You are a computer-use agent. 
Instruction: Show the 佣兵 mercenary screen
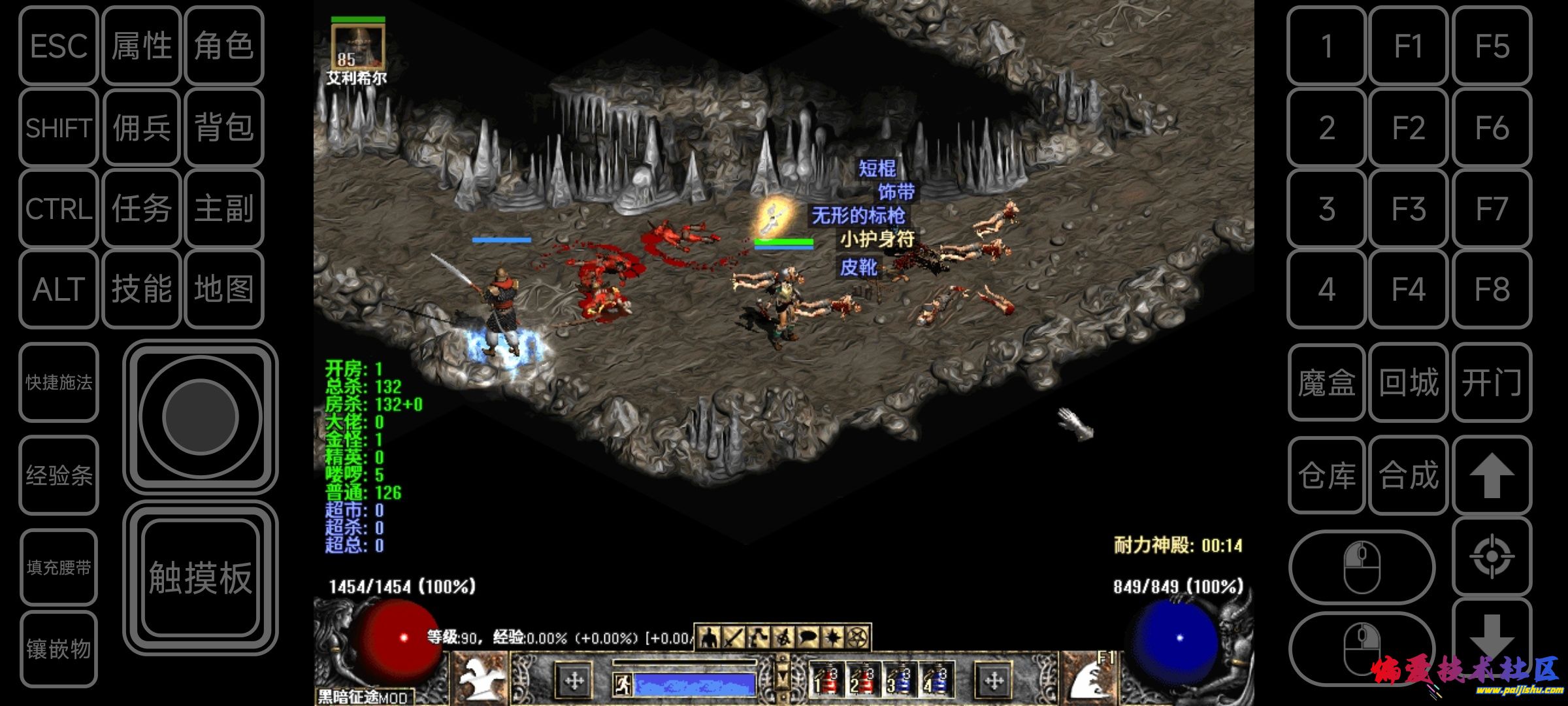(x=141, y=127)
